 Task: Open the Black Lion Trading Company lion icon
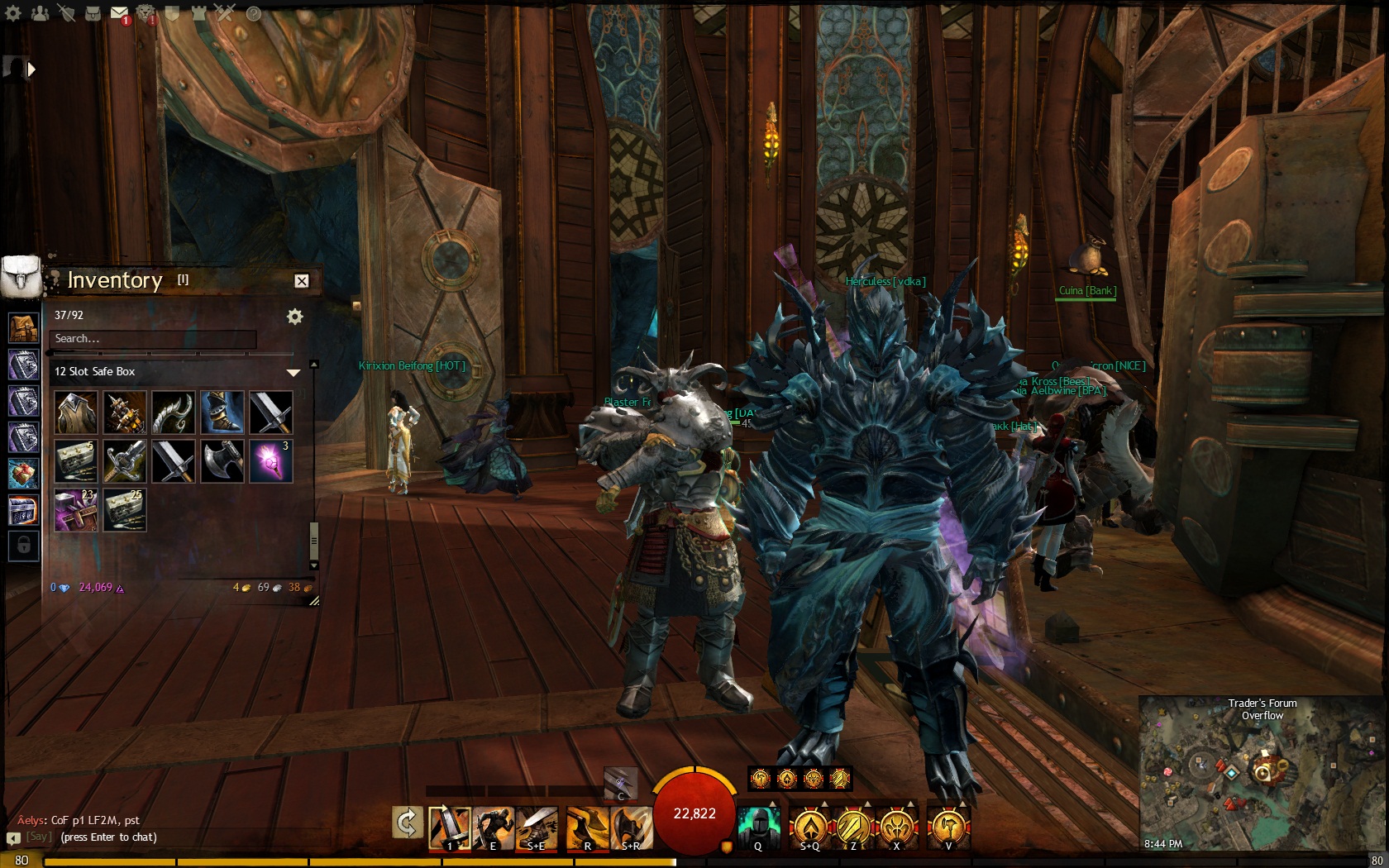146,13
